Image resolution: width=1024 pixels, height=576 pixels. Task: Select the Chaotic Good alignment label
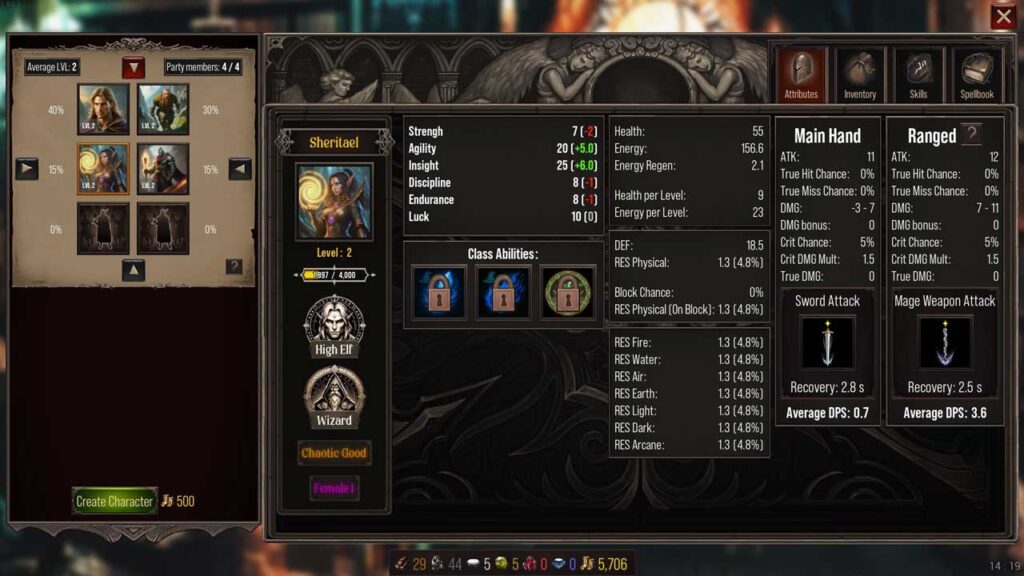(334, 453)
